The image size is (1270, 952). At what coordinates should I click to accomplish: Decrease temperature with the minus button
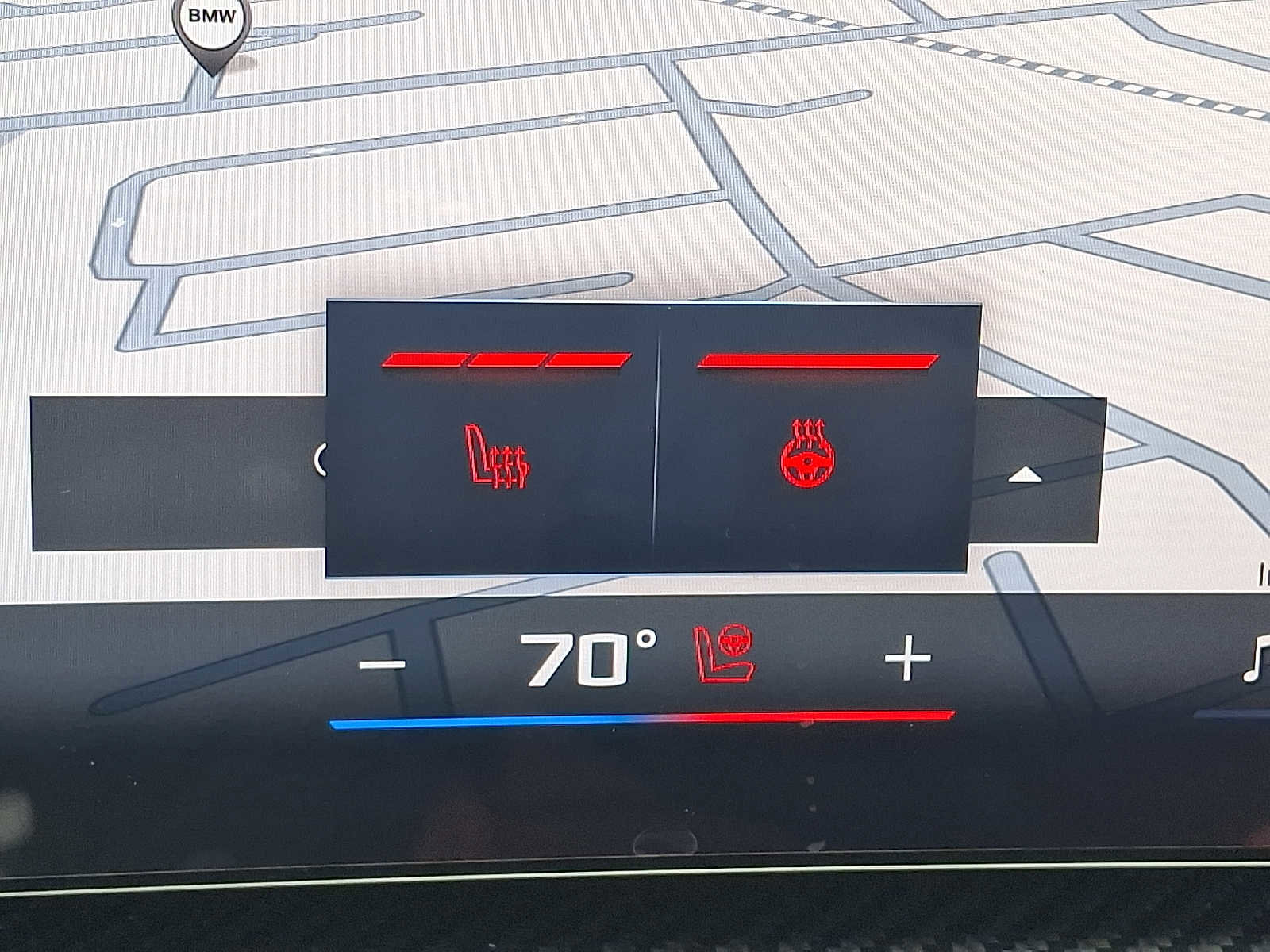(383, 663)
